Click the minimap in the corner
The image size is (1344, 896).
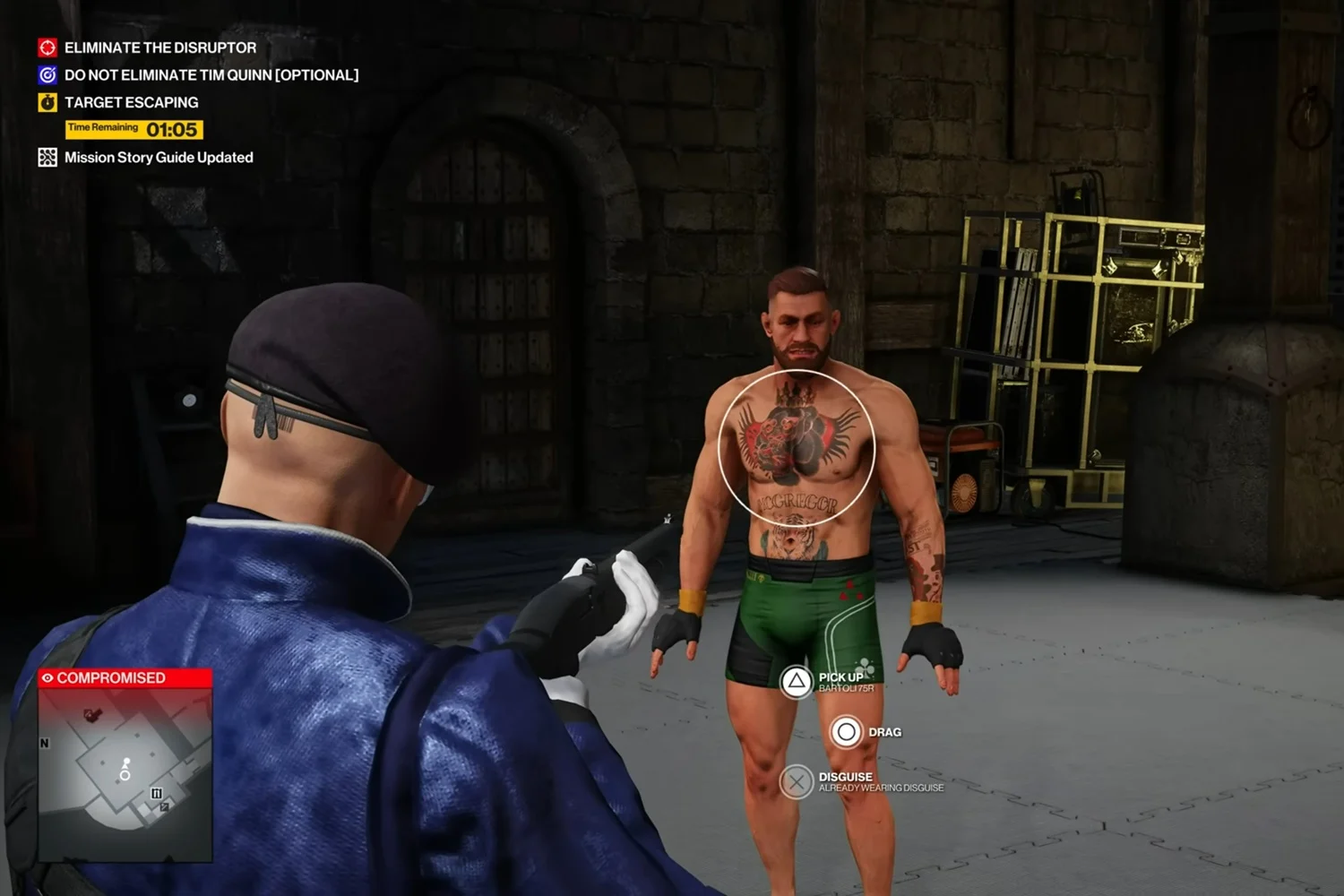[x=125, y=775]
